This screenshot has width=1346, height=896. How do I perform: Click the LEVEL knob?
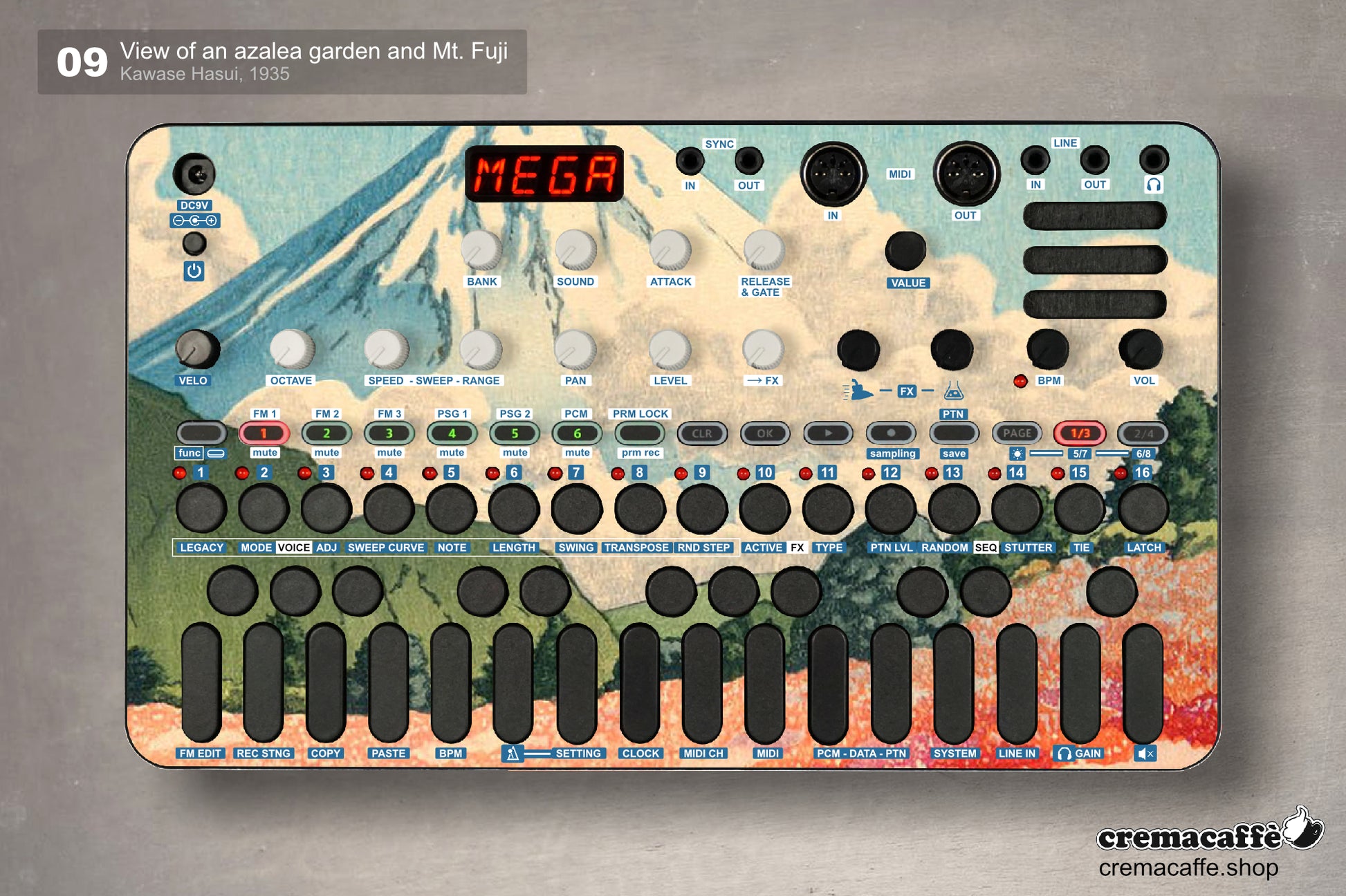tap(670, 349)
